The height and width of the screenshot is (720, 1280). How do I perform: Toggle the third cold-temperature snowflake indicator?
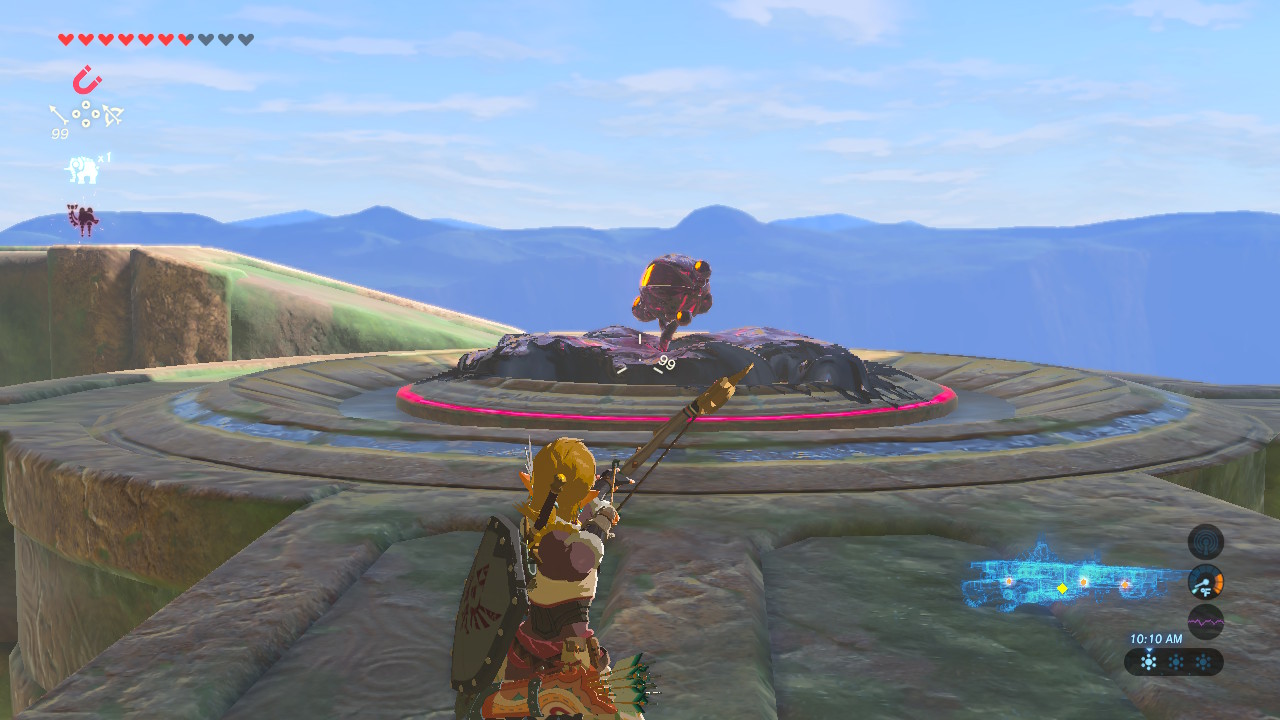[x=1204, y=660]
